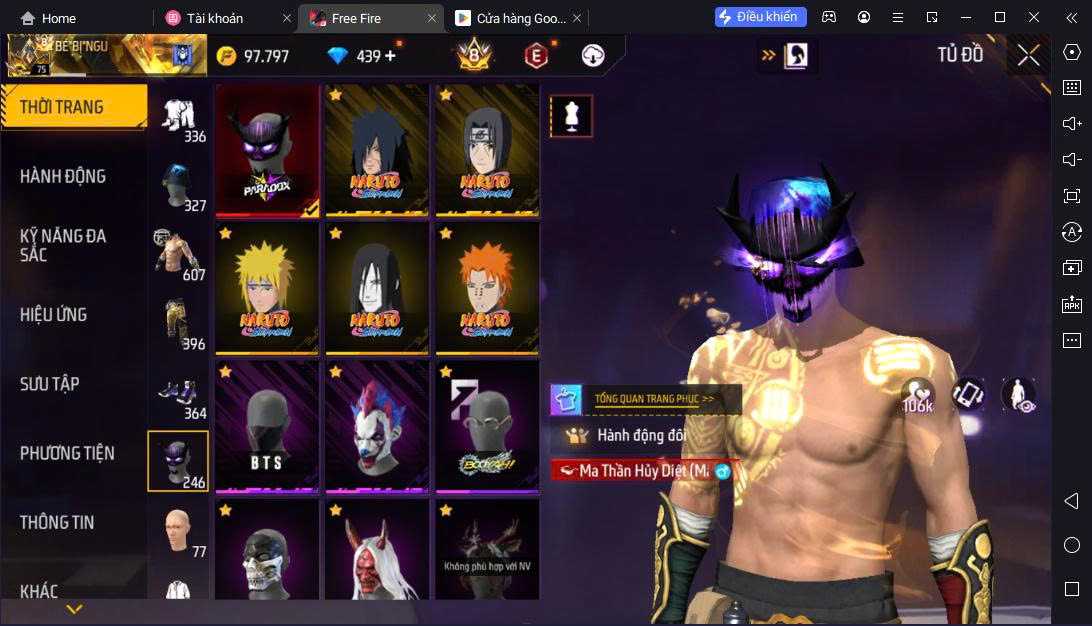Open the Hành Động menu category
The image size is (1092, 626).
pos(63,176)
